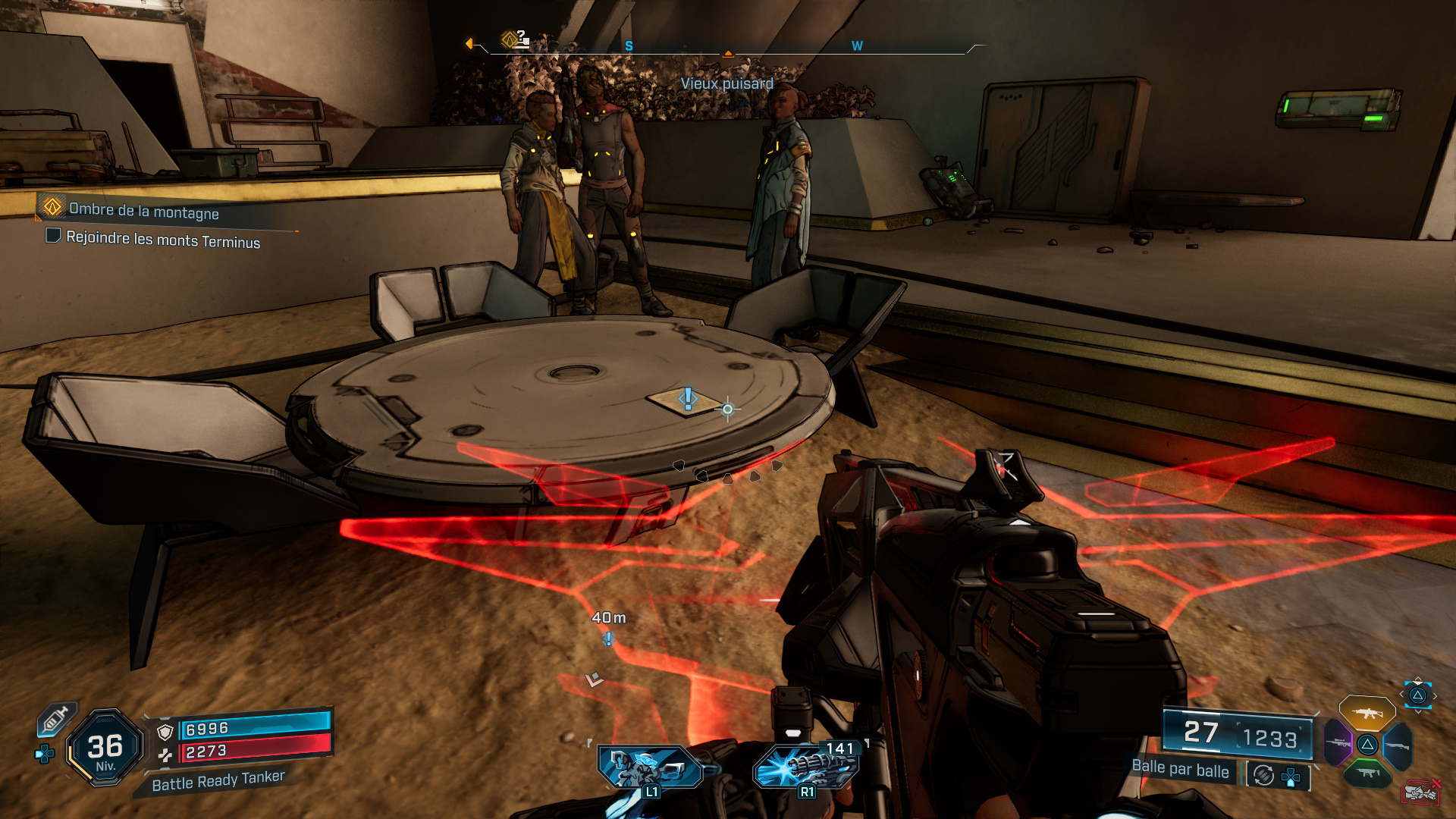This screenshot has width=1456, height=819.
Task: Click the reload ammo icon near Balle par balle
Action: [x=1263, y=774]
